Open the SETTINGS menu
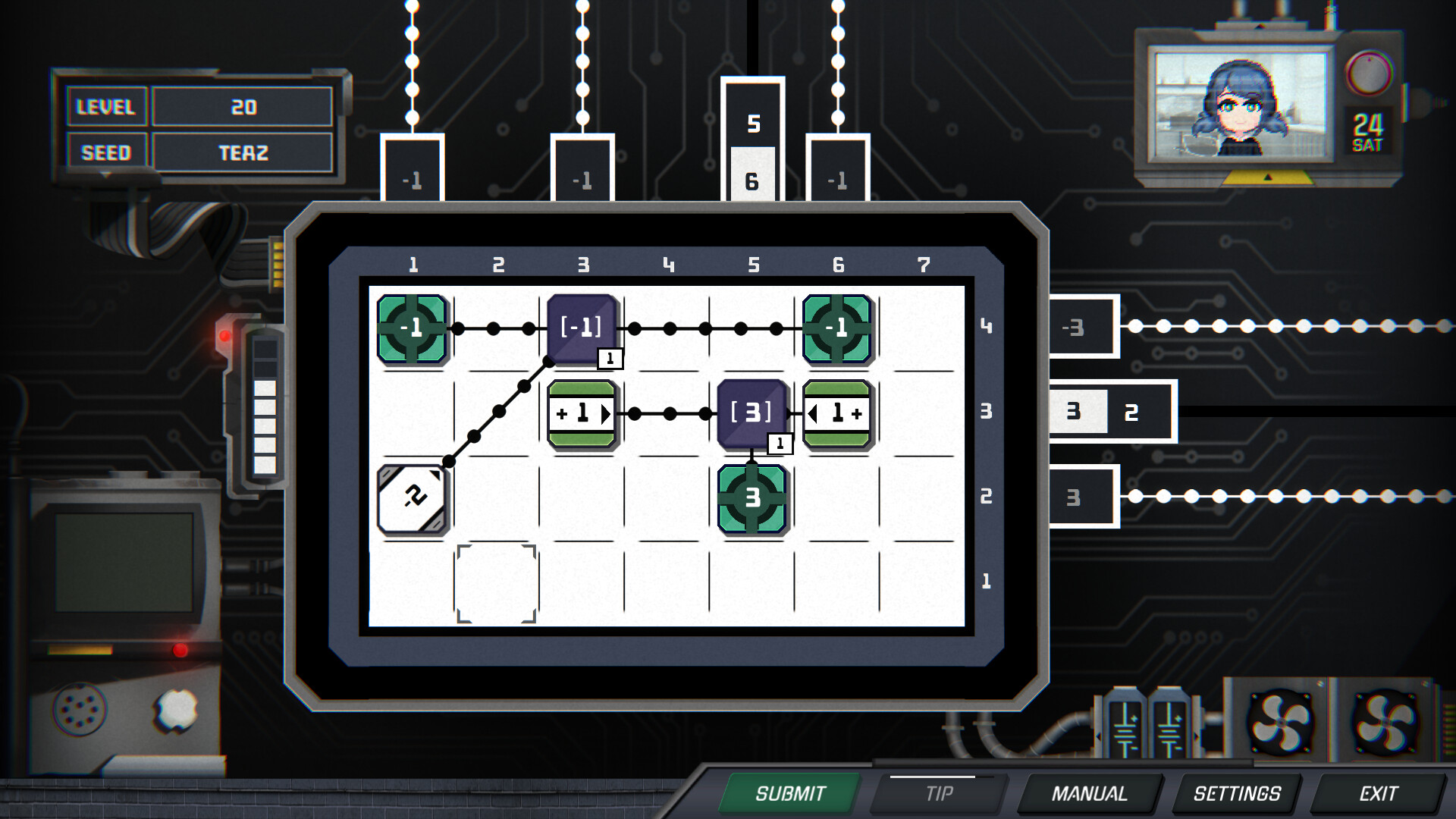This screenshot has width=1456, height=819. click(x=1235, y=794)
